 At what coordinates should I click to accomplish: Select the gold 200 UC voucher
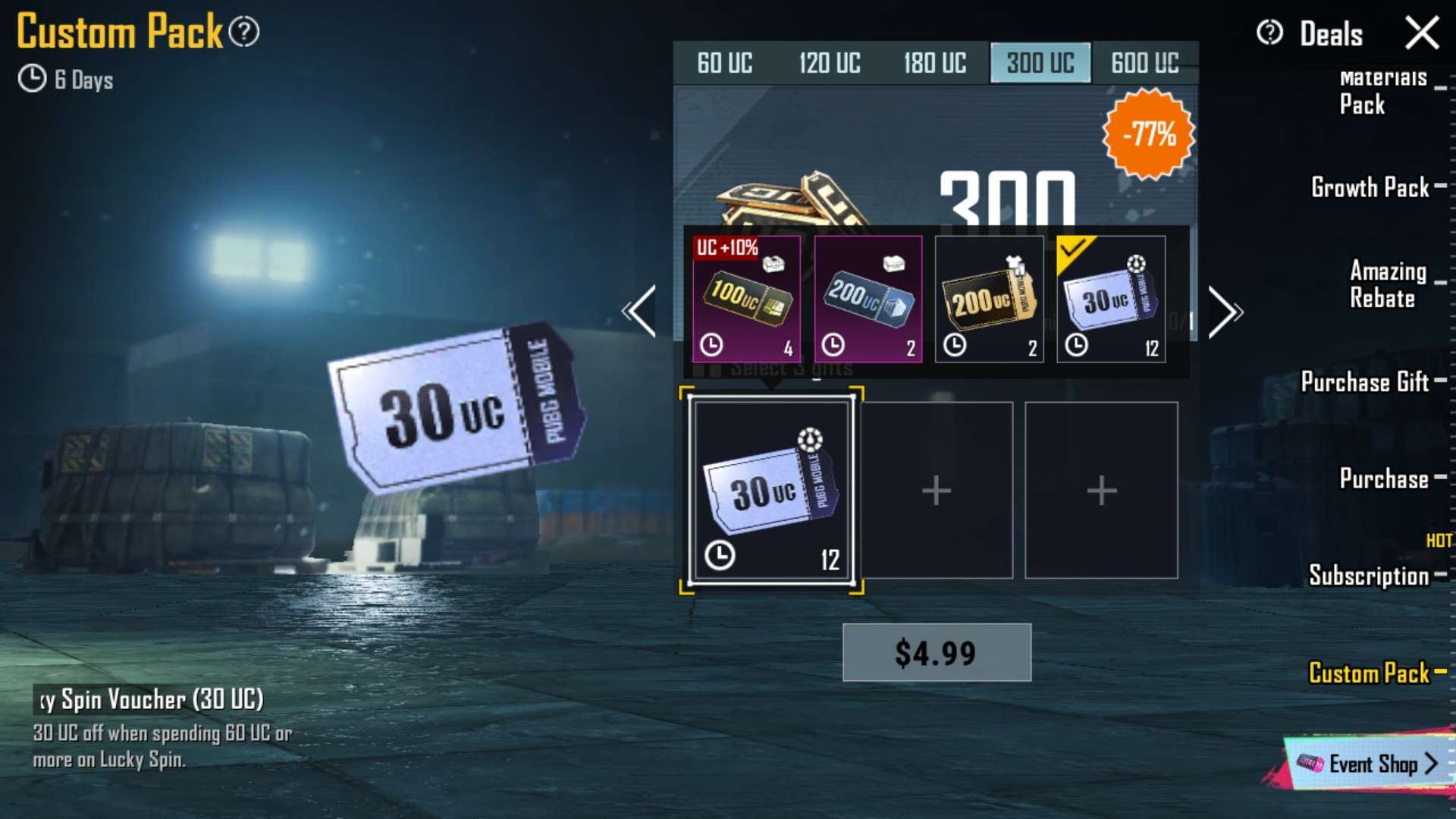(990, 300)
